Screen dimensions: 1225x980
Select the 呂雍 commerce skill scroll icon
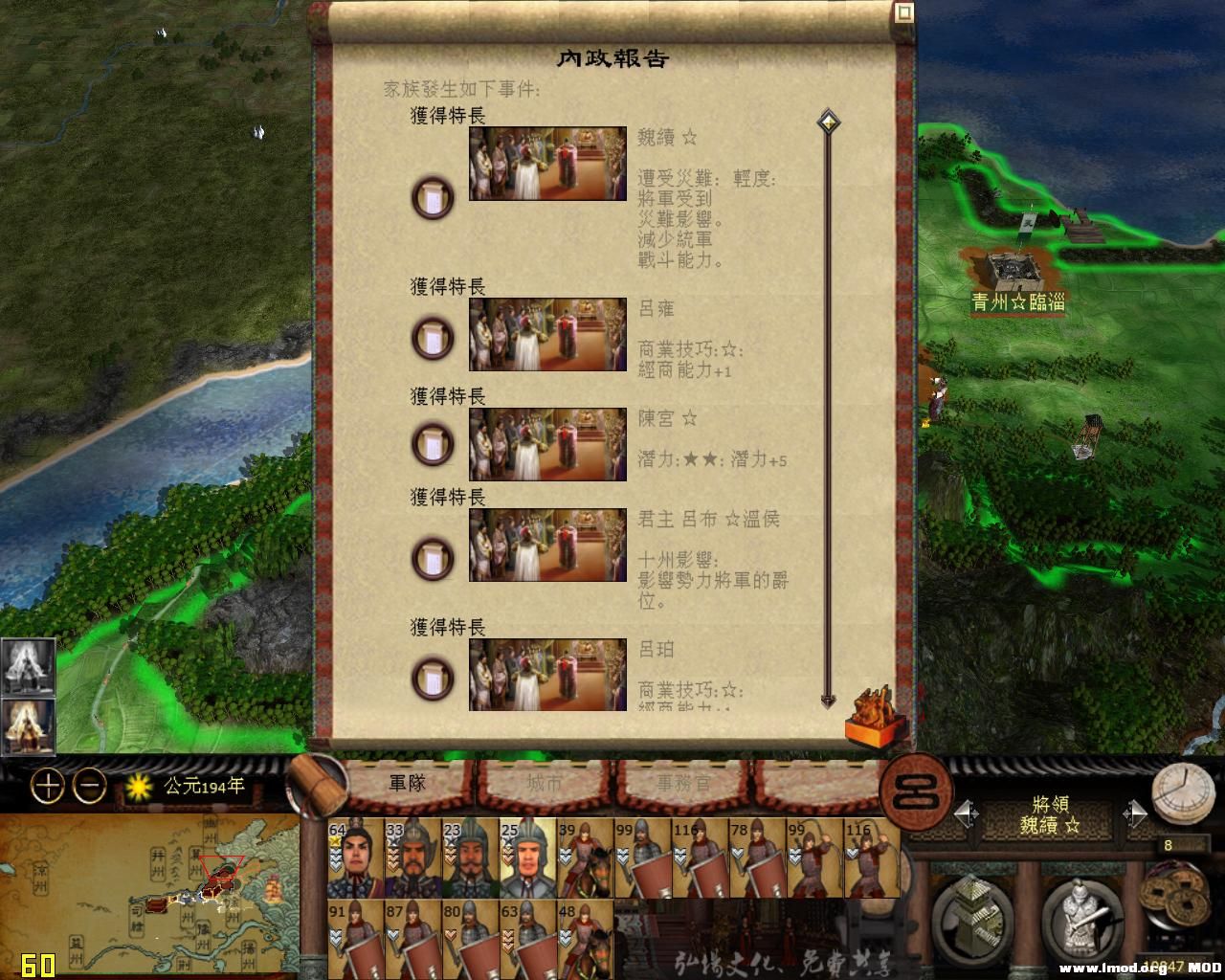tap(433, 337)
